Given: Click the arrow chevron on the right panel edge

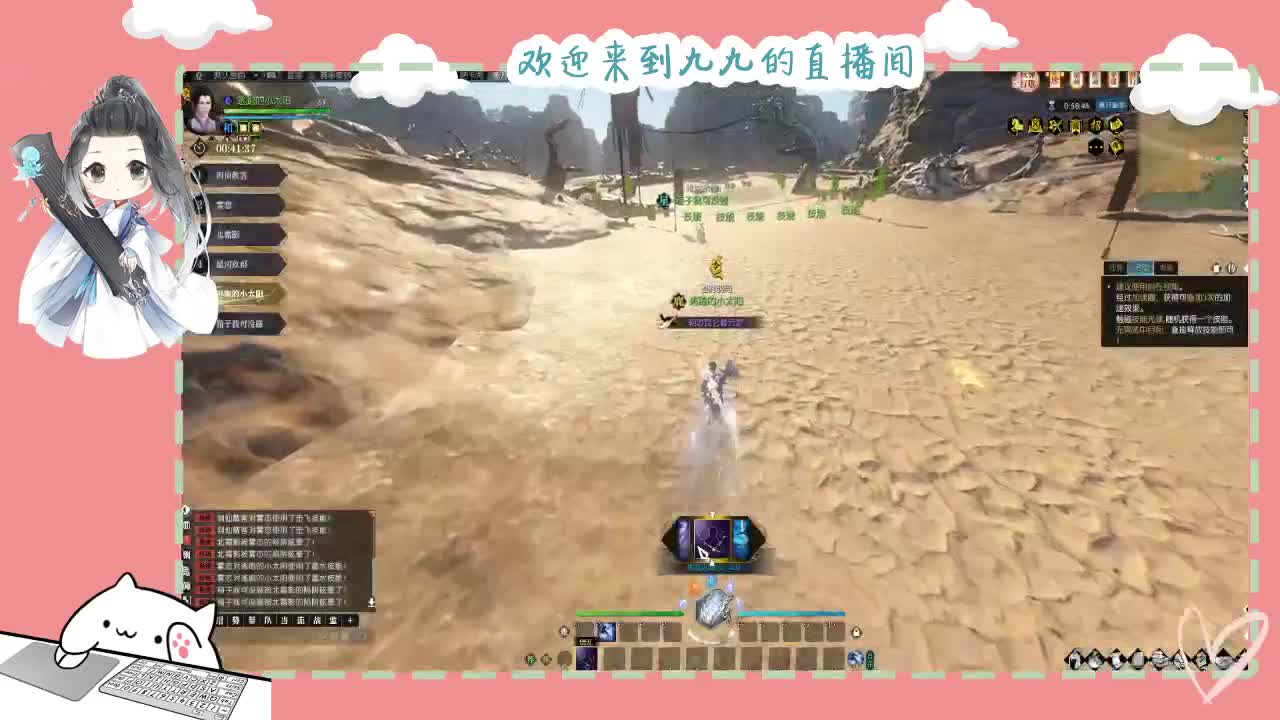Looking at the screenshot, I should 1243,268.
